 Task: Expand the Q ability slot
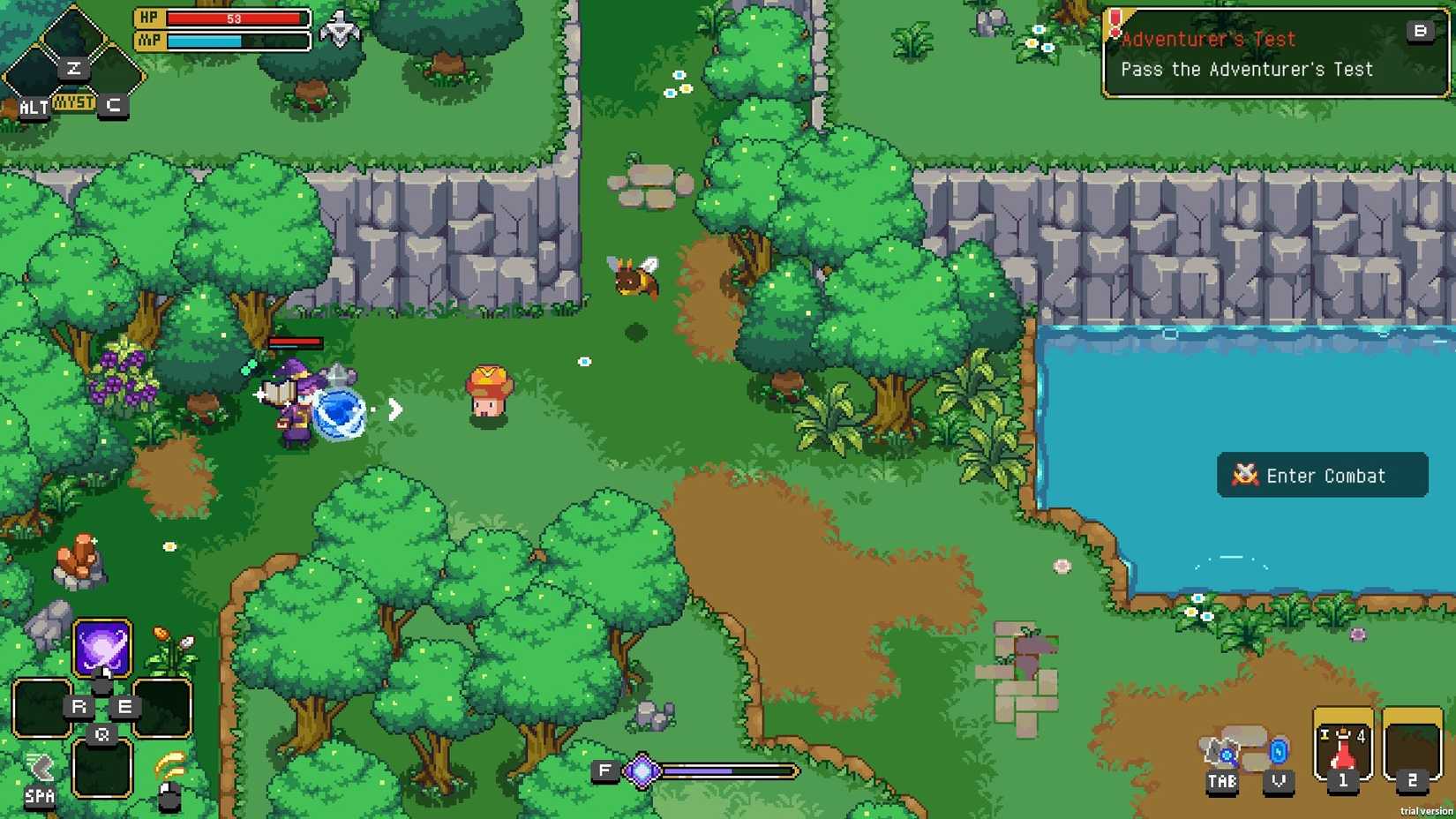pos(101,733)
